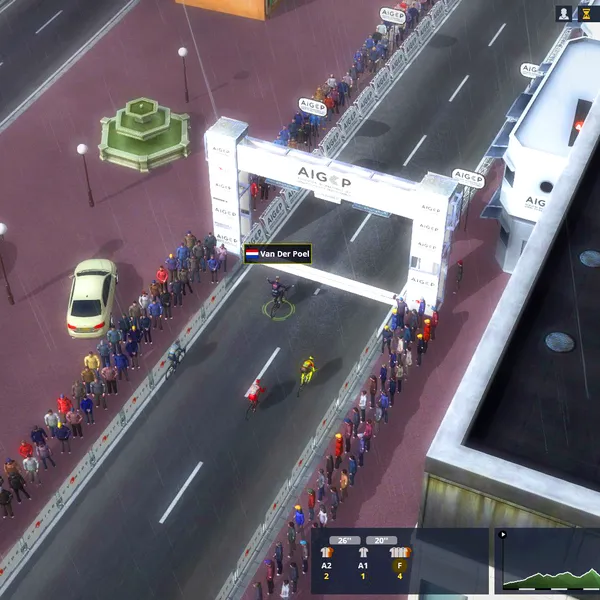Click the play arrow on the profile panel
This screenshot has height=600, width=600.
[x=502, y=534]
